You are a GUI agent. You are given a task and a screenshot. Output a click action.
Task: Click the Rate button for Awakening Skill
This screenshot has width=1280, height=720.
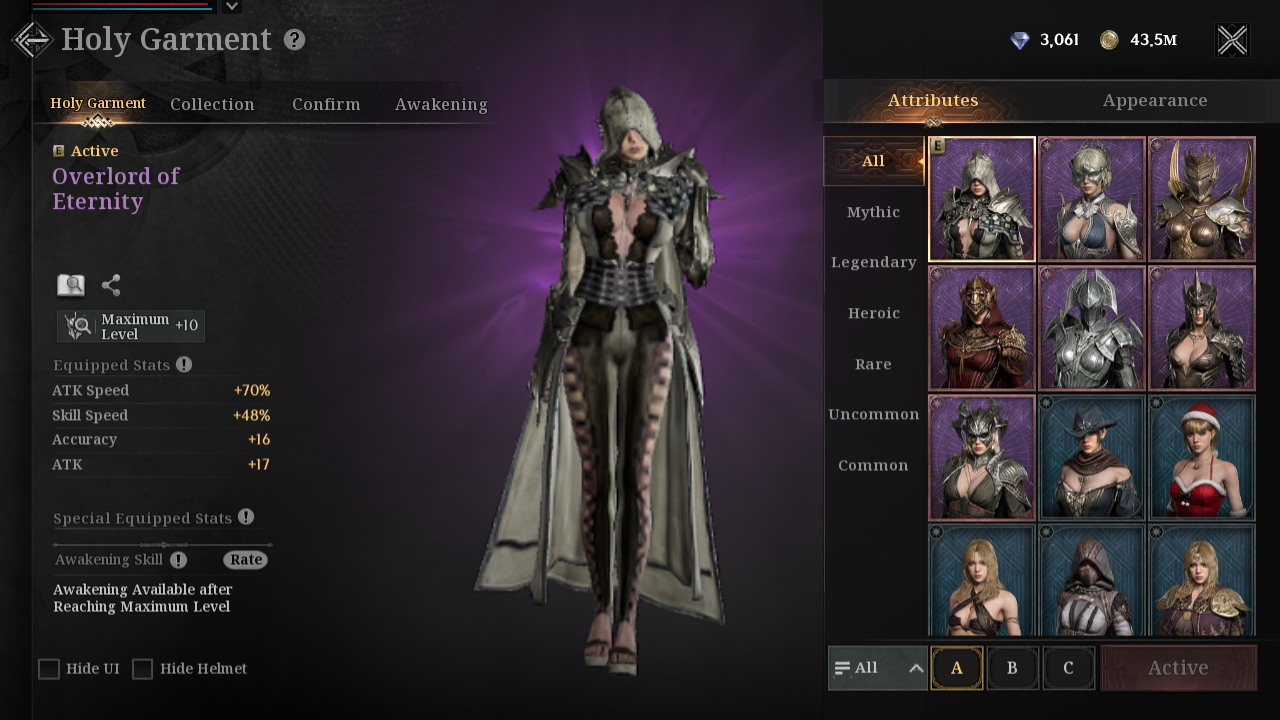[x=245, y=560]
